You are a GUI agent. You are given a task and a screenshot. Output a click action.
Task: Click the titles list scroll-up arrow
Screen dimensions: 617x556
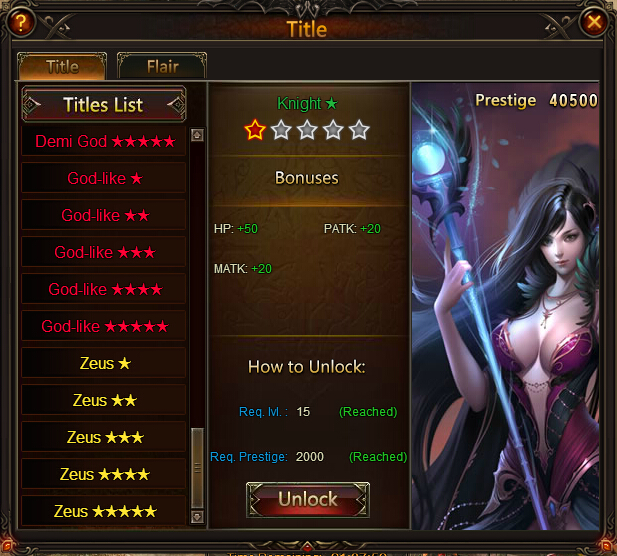point(197,134)
